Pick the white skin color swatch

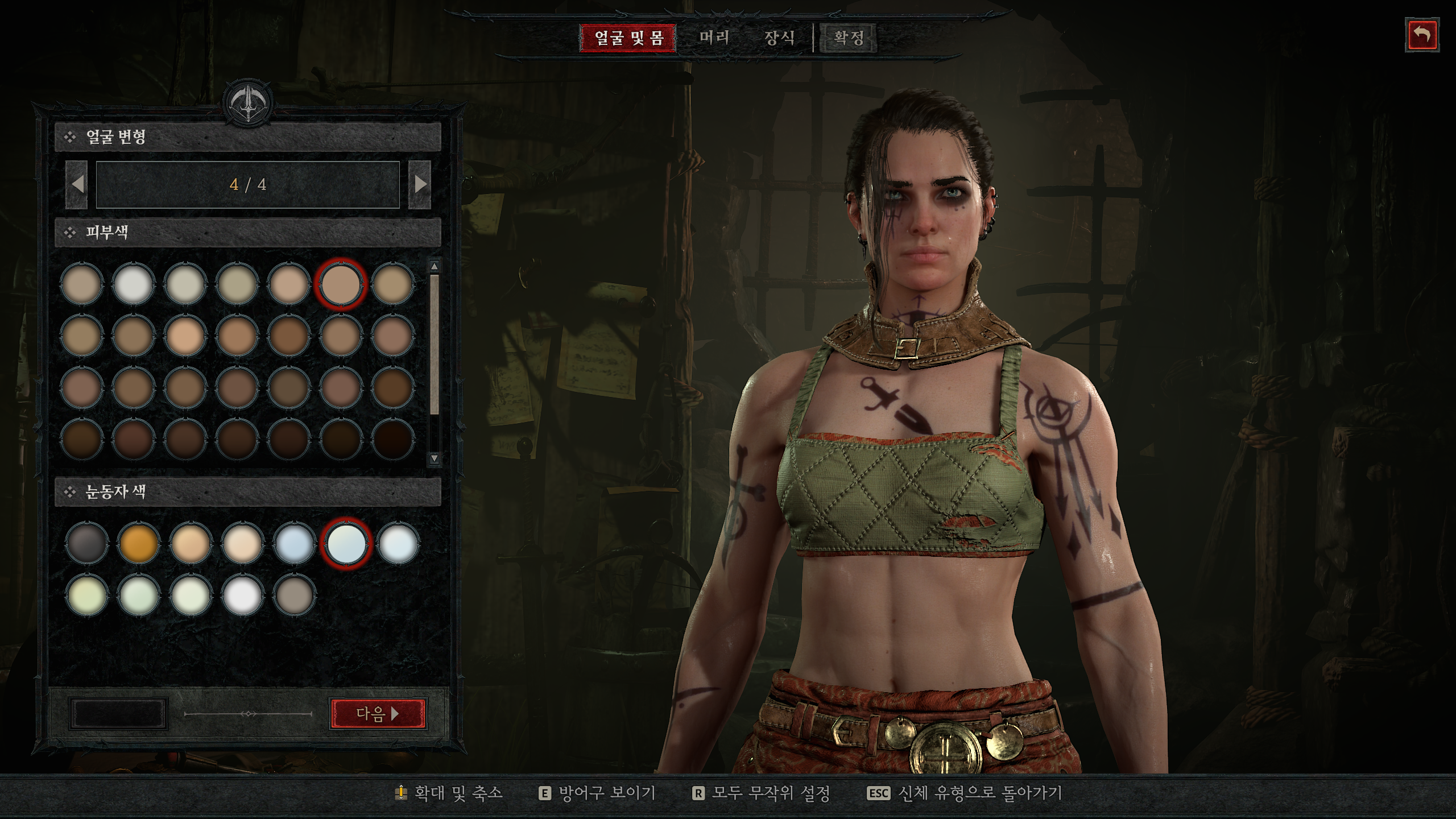coord(133,284)
